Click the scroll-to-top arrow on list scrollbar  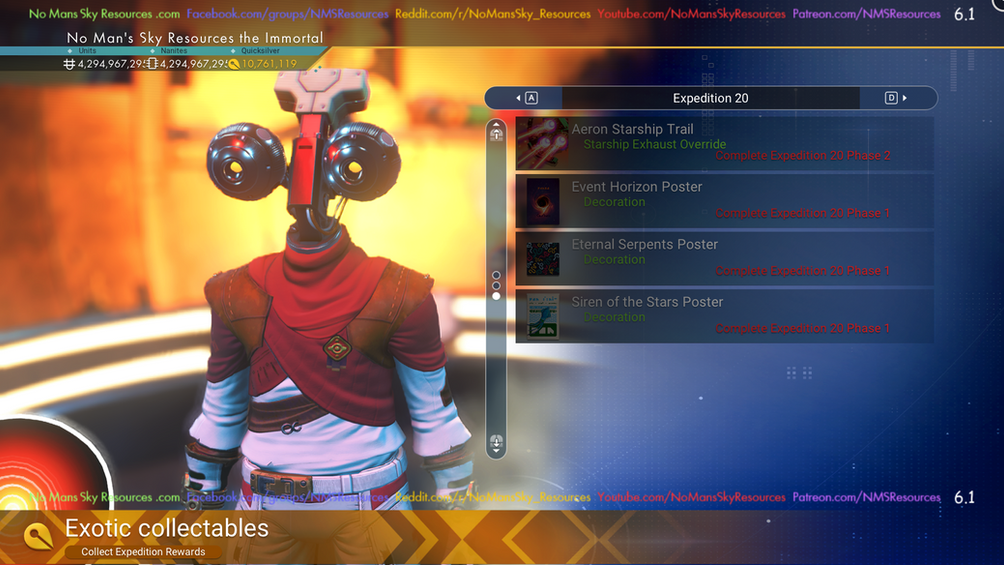click(x=496, y=134)
